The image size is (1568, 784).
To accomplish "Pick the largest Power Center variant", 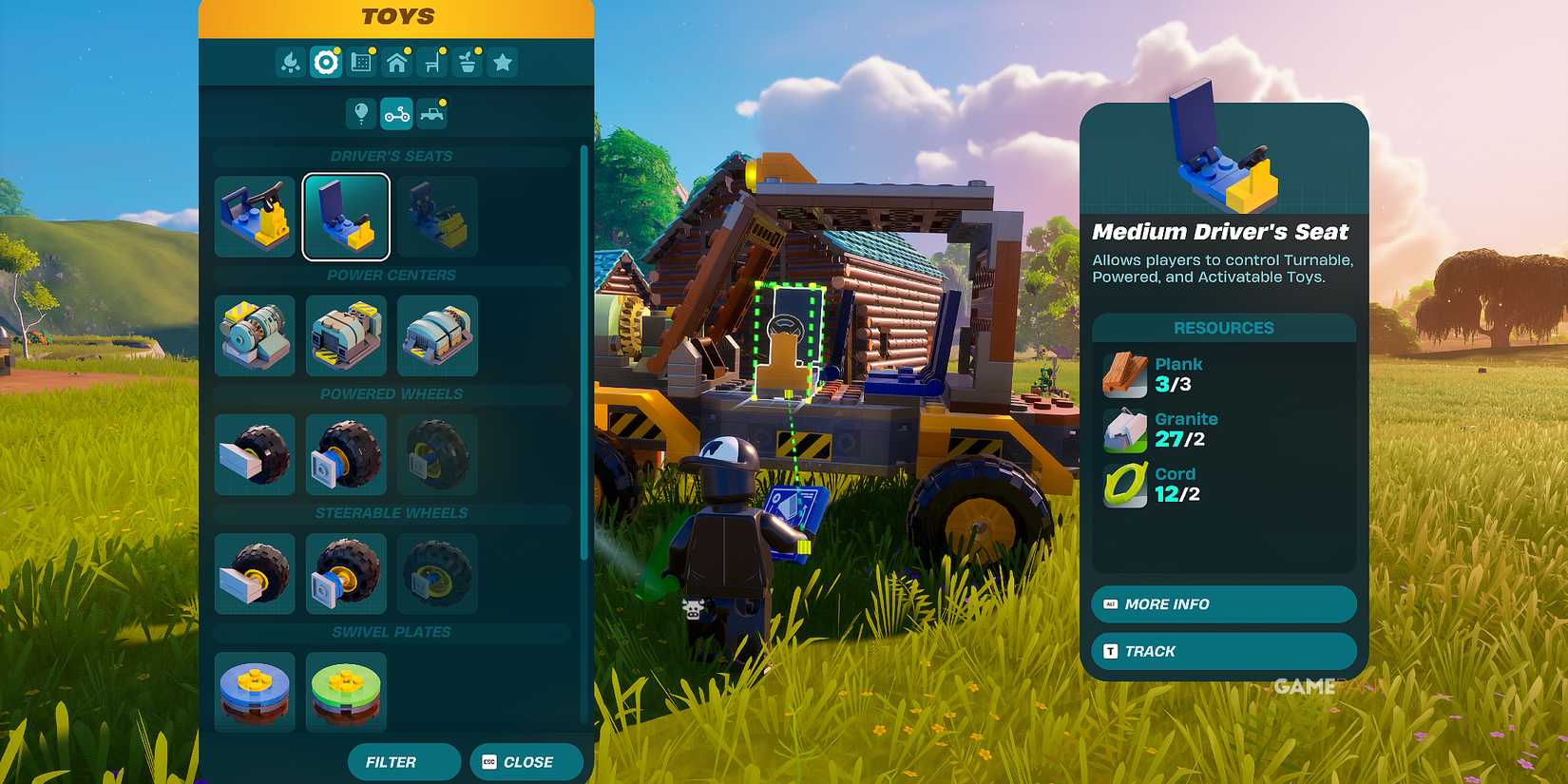I will click(437, 335).
